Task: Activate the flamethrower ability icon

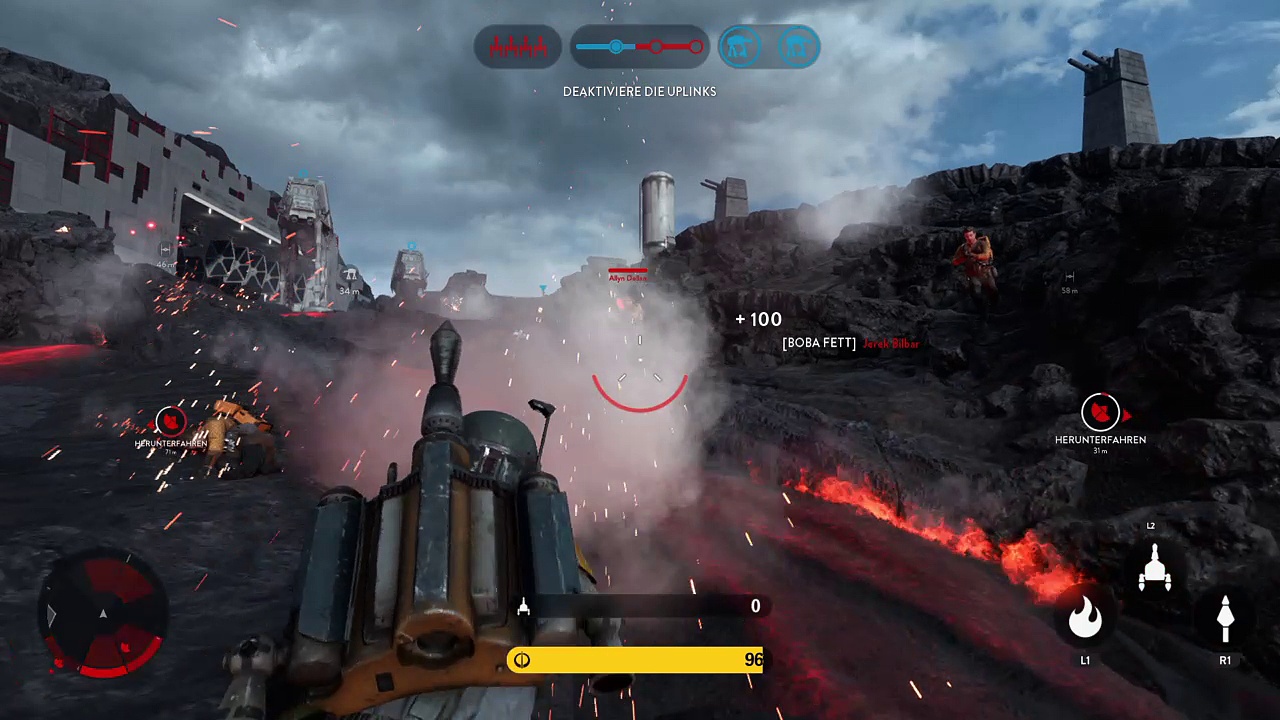Action: (1085, 620)
